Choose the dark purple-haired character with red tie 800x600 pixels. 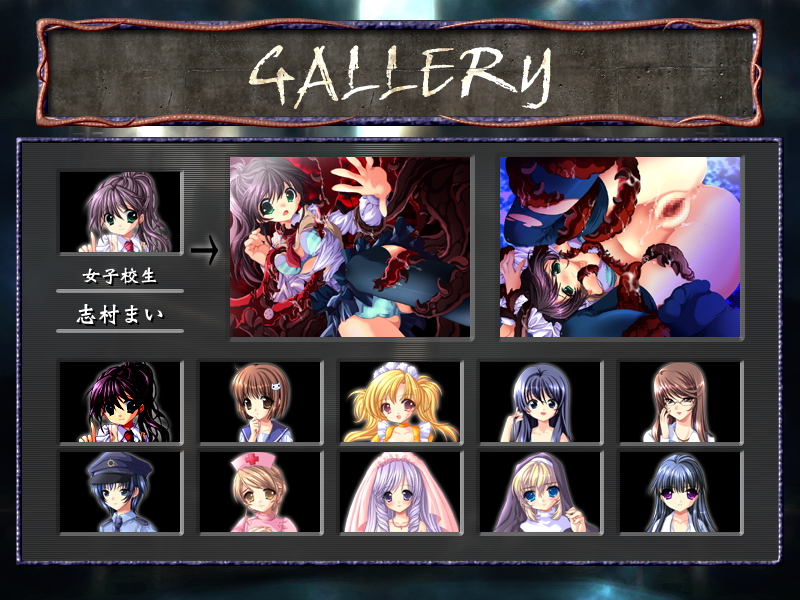(121, 402)
